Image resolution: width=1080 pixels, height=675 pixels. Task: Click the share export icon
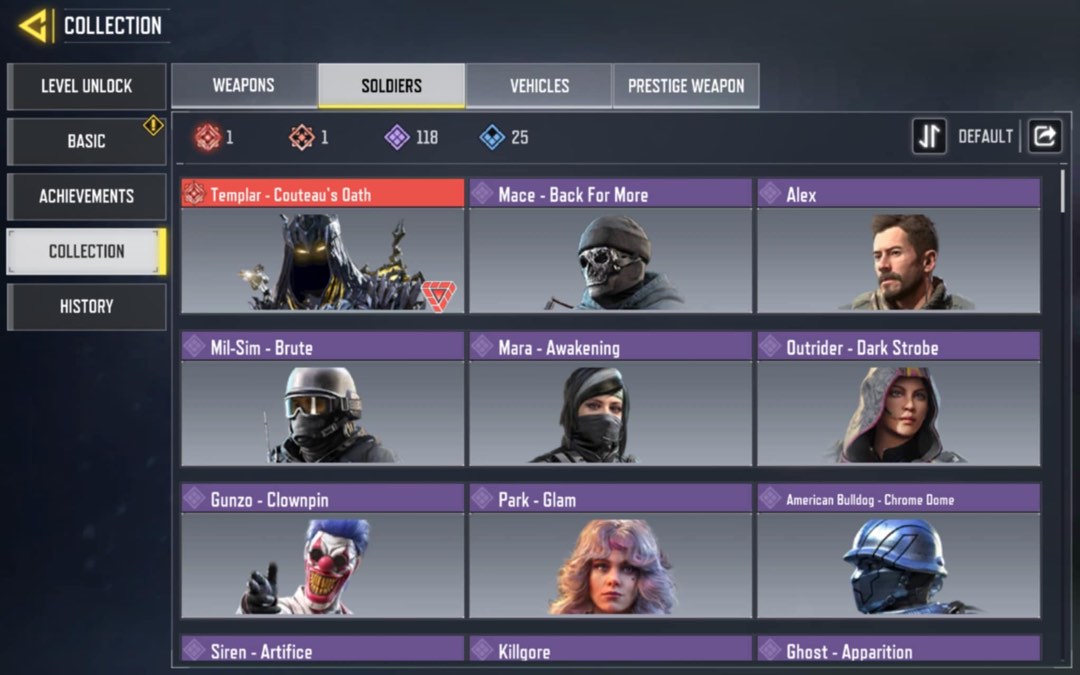1044,137
